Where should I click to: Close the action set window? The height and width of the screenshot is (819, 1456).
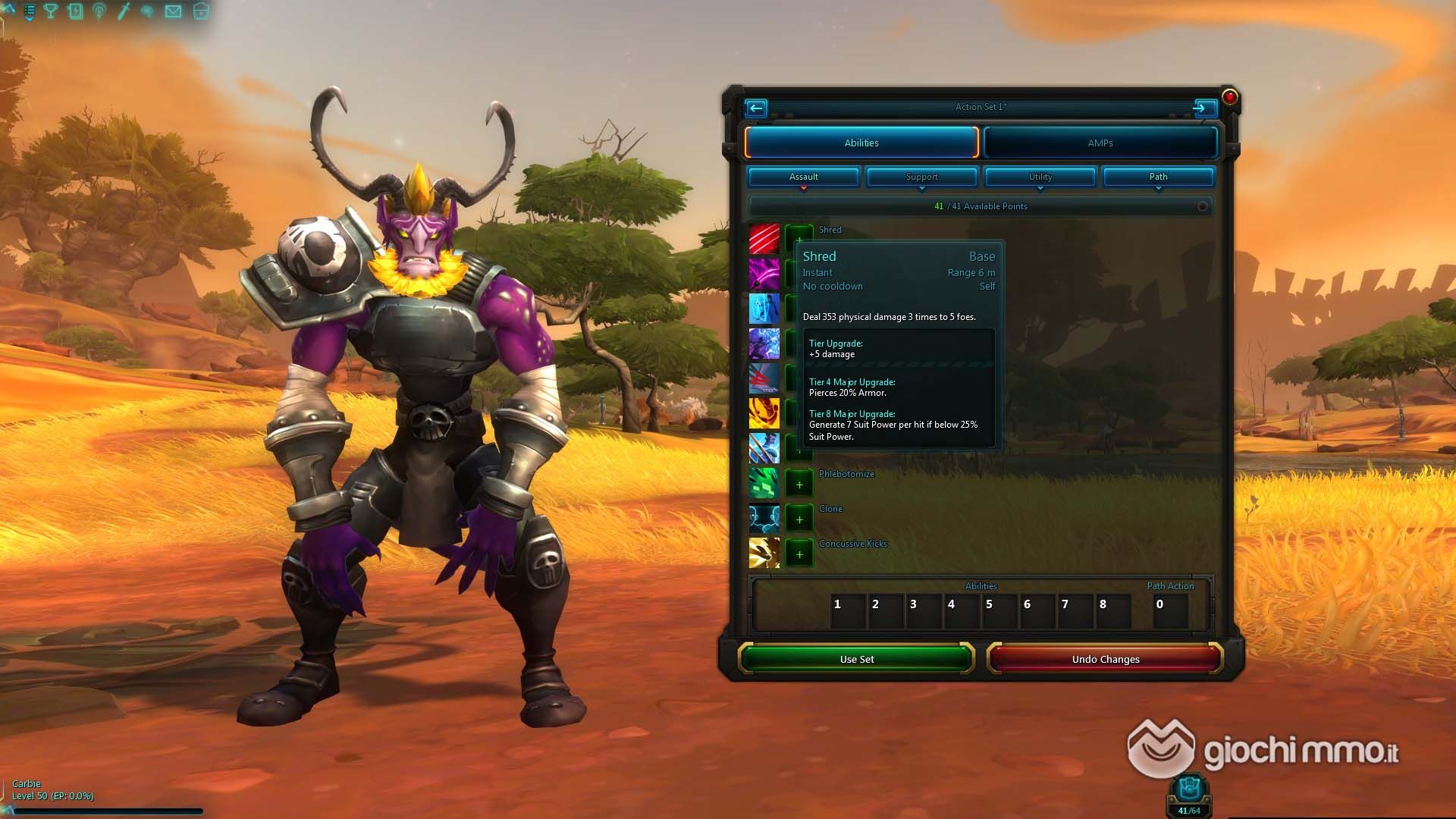click(1229, 97)
